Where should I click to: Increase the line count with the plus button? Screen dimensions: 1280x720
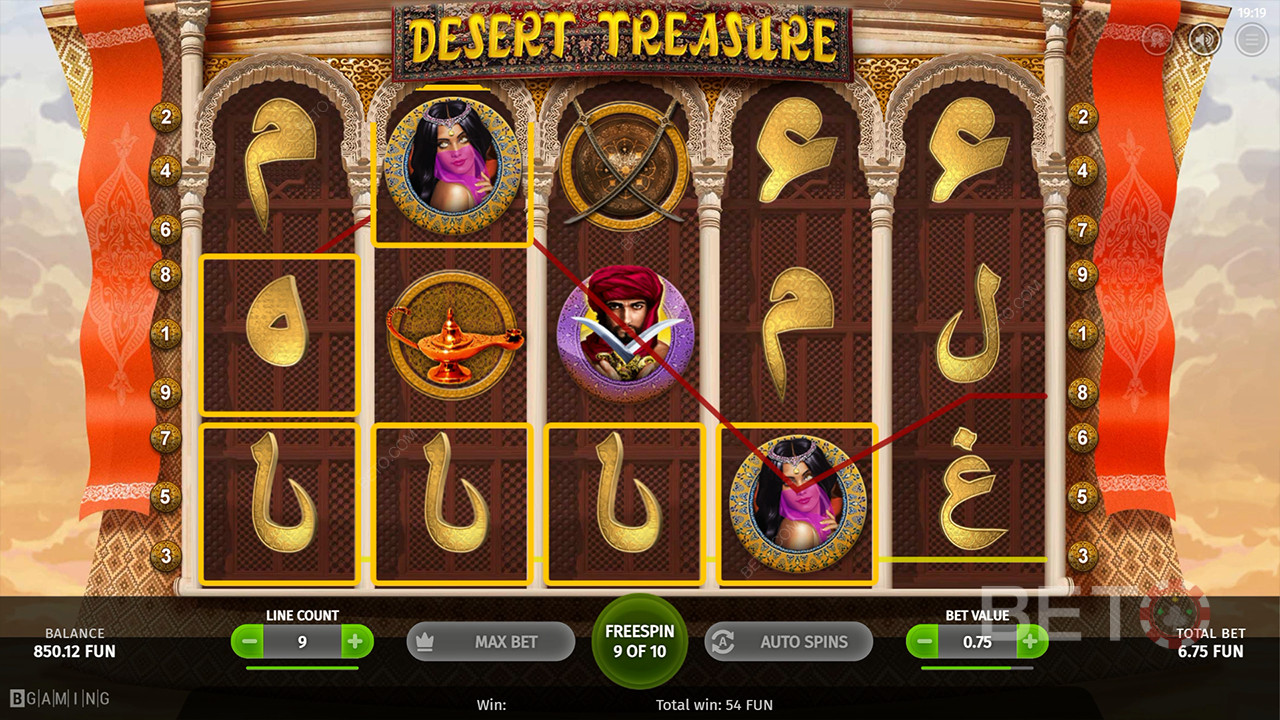355,641
